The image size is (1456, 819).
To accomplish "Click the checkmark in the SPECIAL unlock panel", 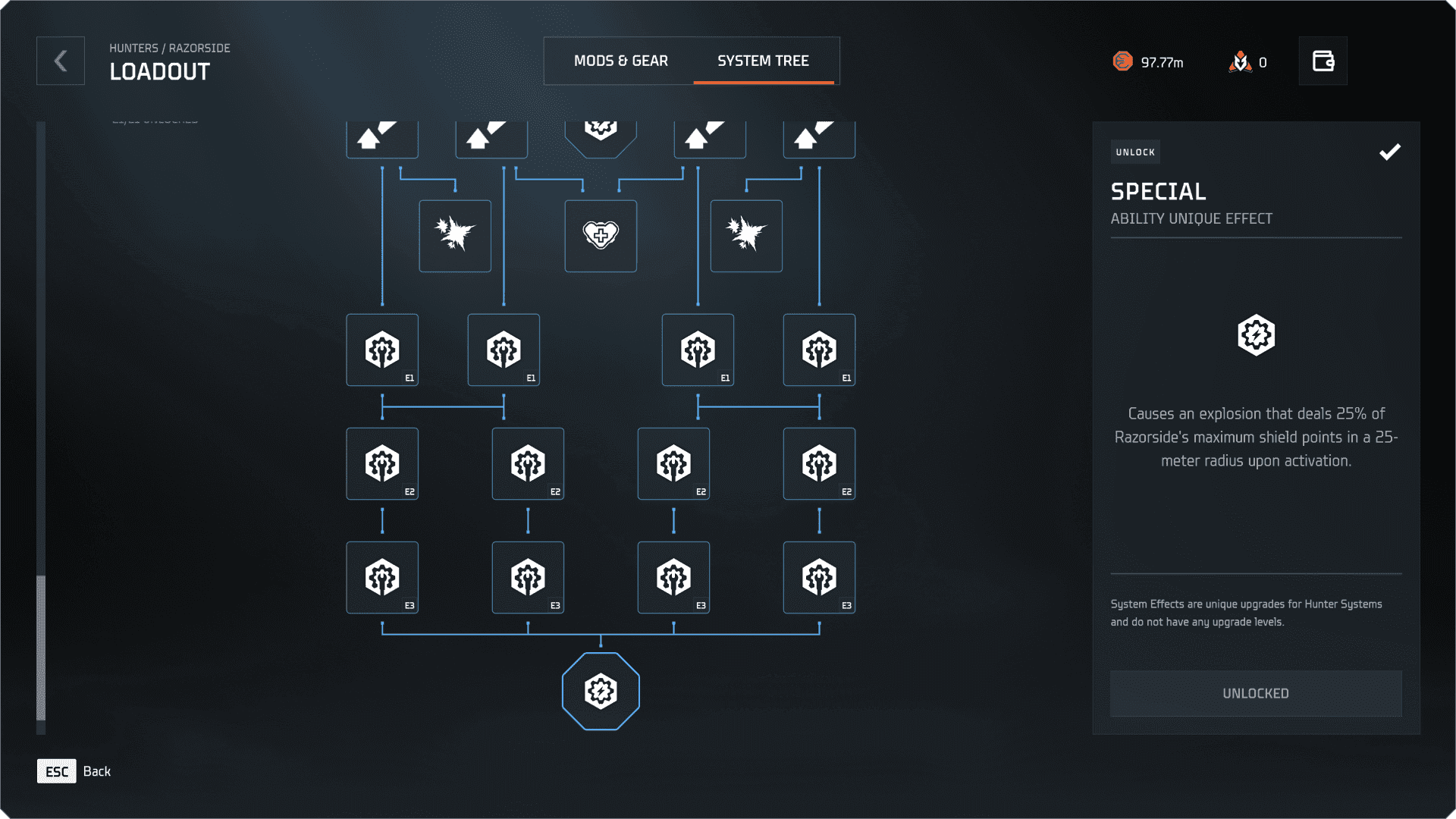I will (x=1390, y=152).
